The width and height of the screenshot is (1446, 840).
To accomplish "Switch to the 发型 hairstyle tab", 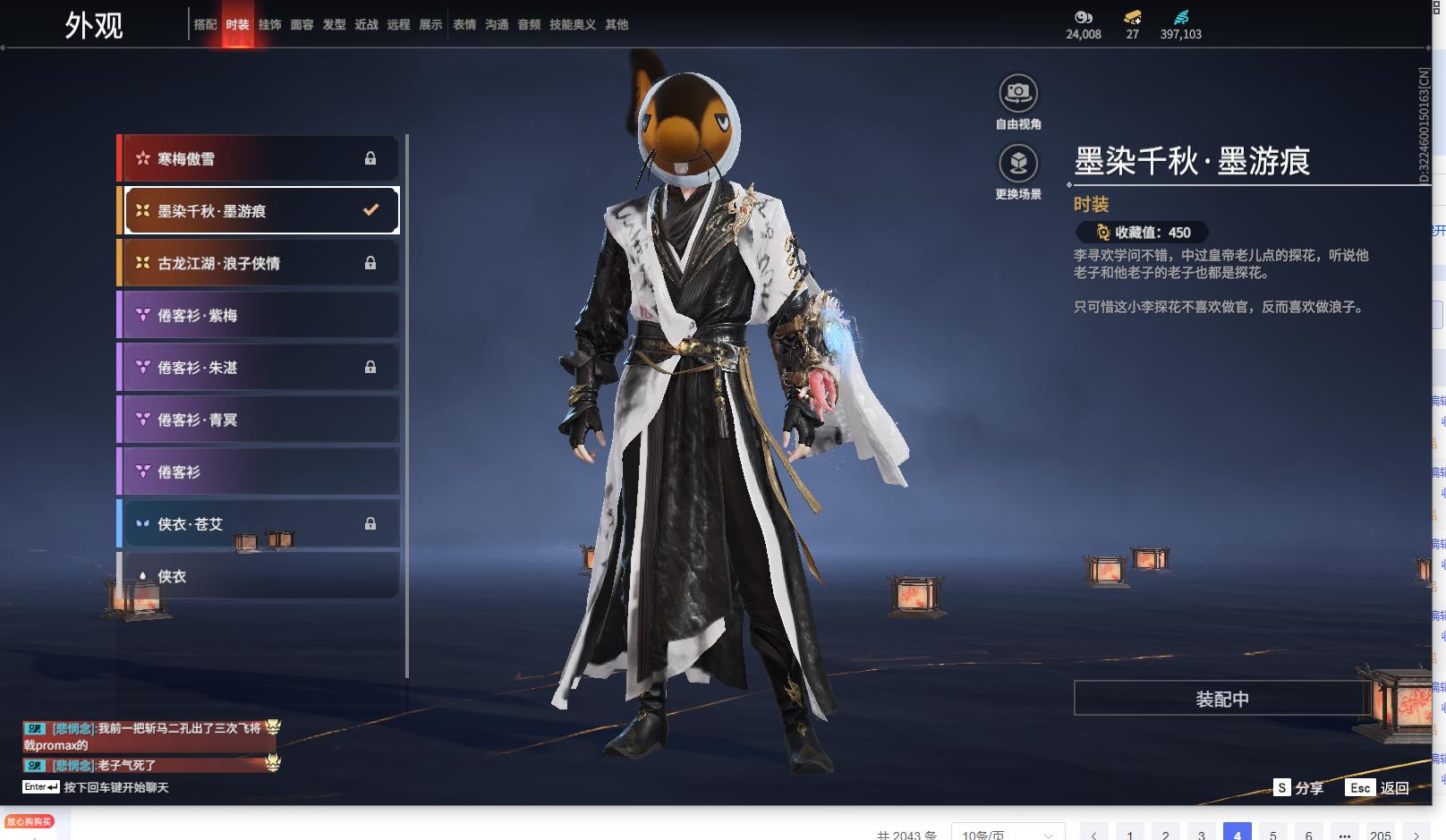I will coord(334,25).
